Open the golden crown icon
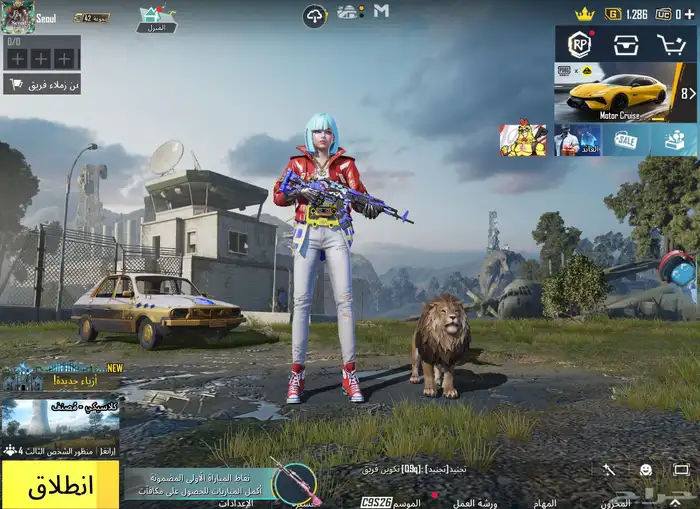The height and width of the screenshot is (509, 700). [x=586, y=14]
